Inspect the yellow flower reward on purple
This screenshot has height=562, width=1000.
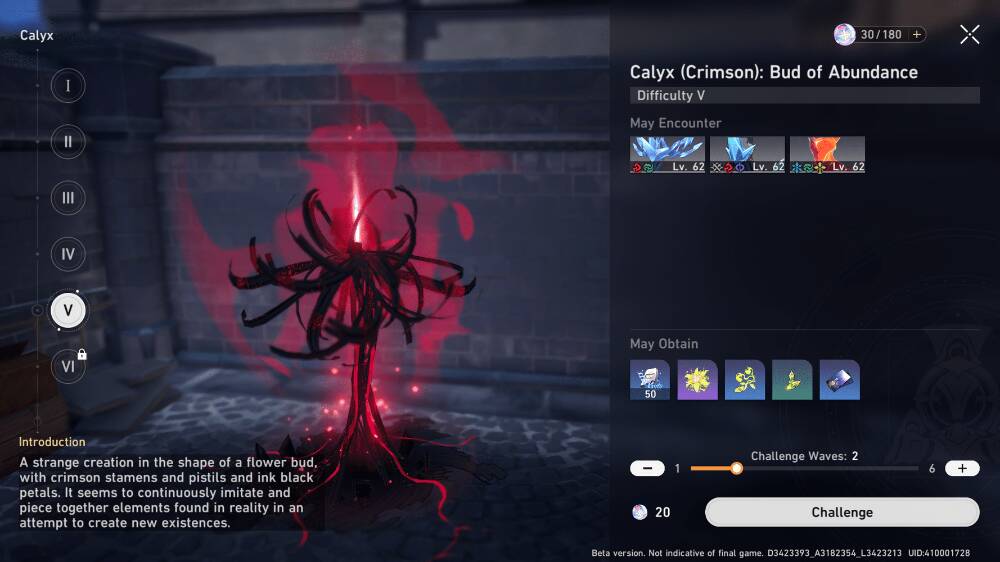click(697, 380)
